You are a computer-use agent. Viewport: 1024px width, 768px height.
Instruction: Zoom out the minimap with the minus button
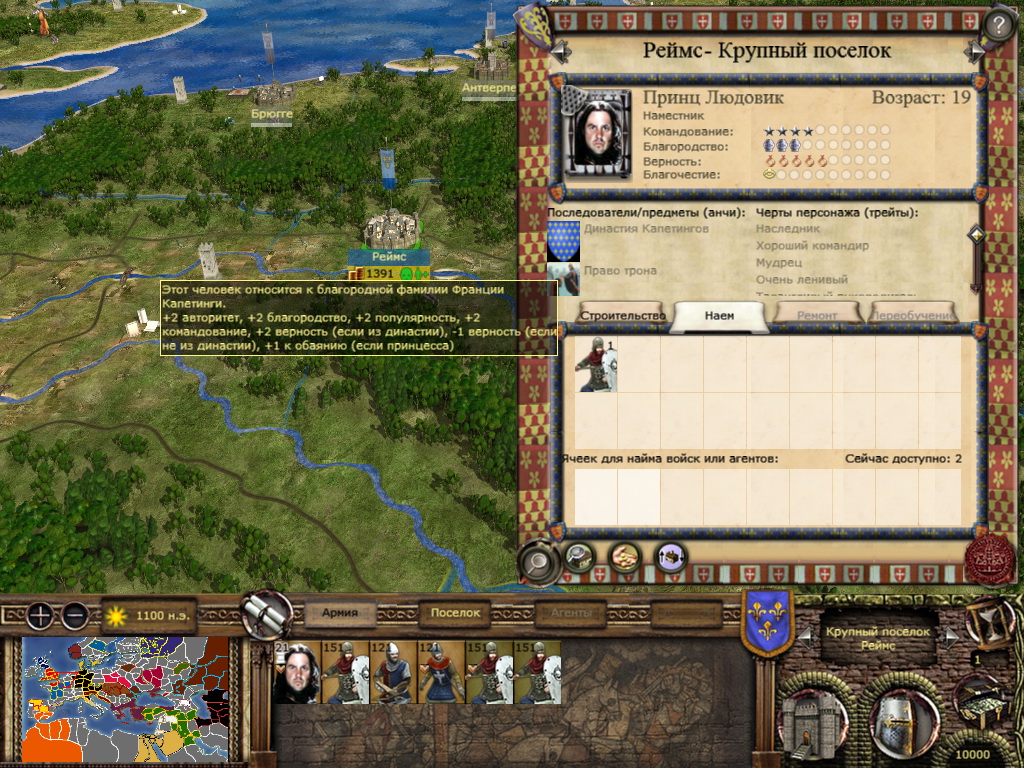tap(74, 615)
